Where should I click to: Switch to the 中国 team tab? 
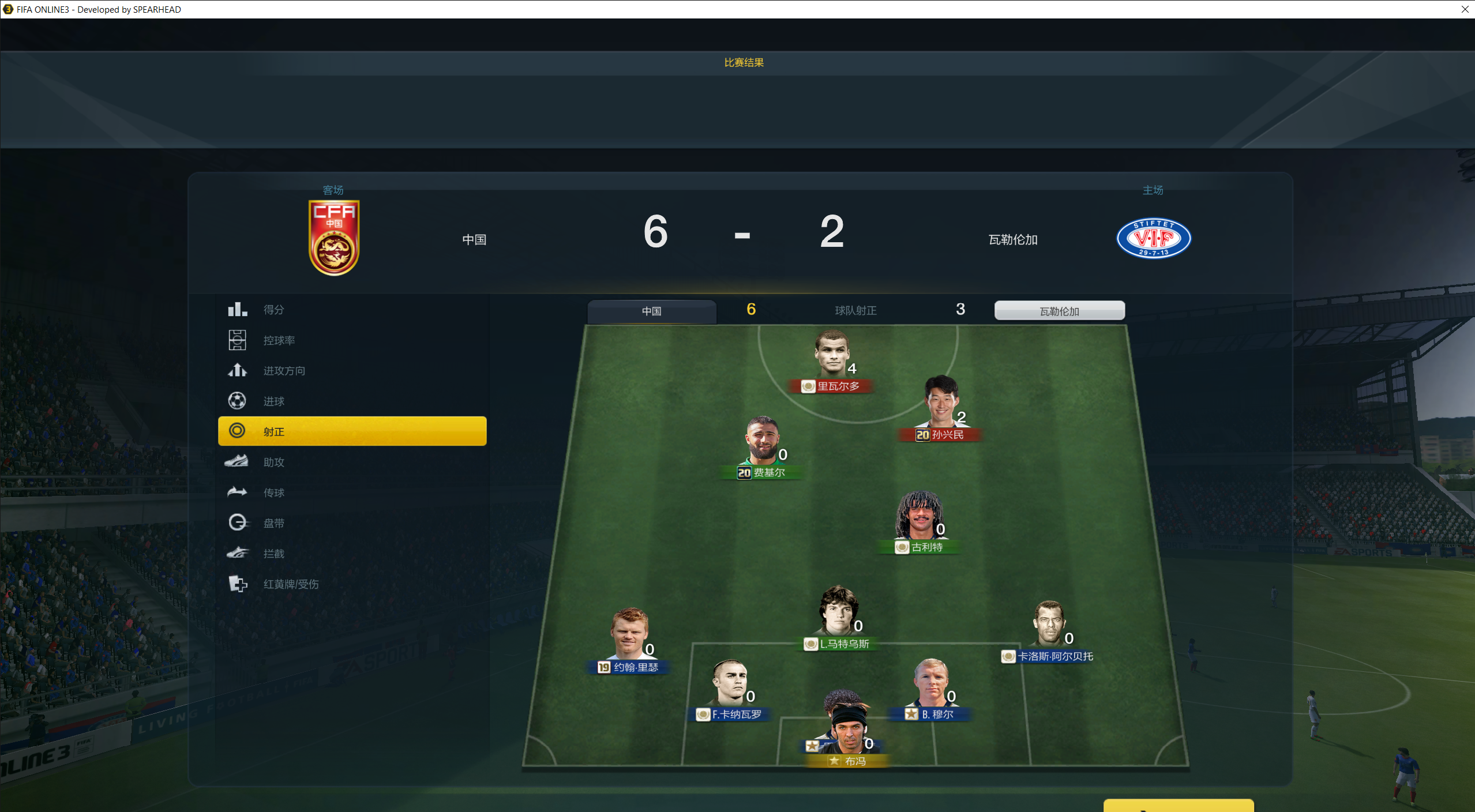tap(652, 311)
